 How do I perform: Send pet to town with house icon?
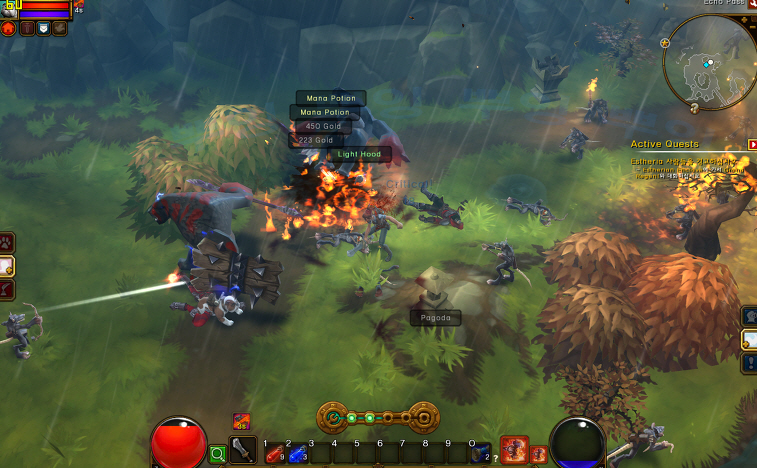point(8,28)
